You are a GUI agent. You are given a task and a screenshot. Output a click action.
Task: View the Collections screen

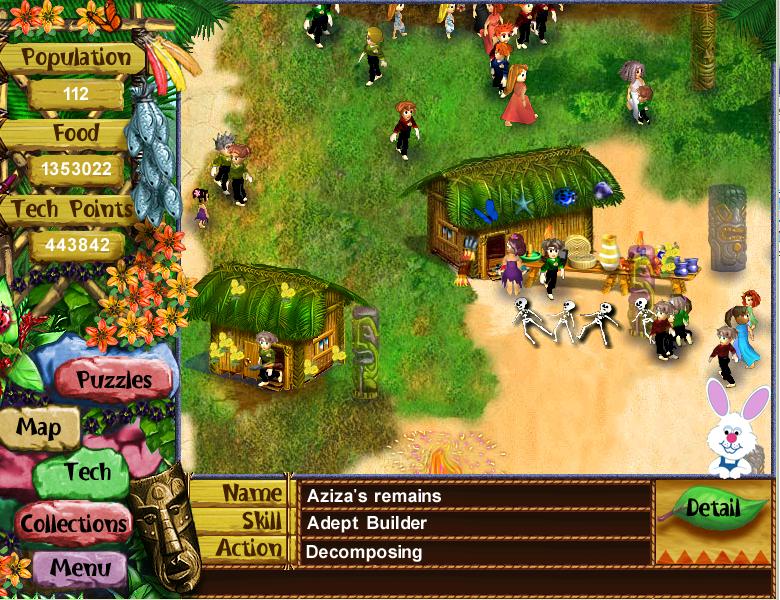click(74, 522)
